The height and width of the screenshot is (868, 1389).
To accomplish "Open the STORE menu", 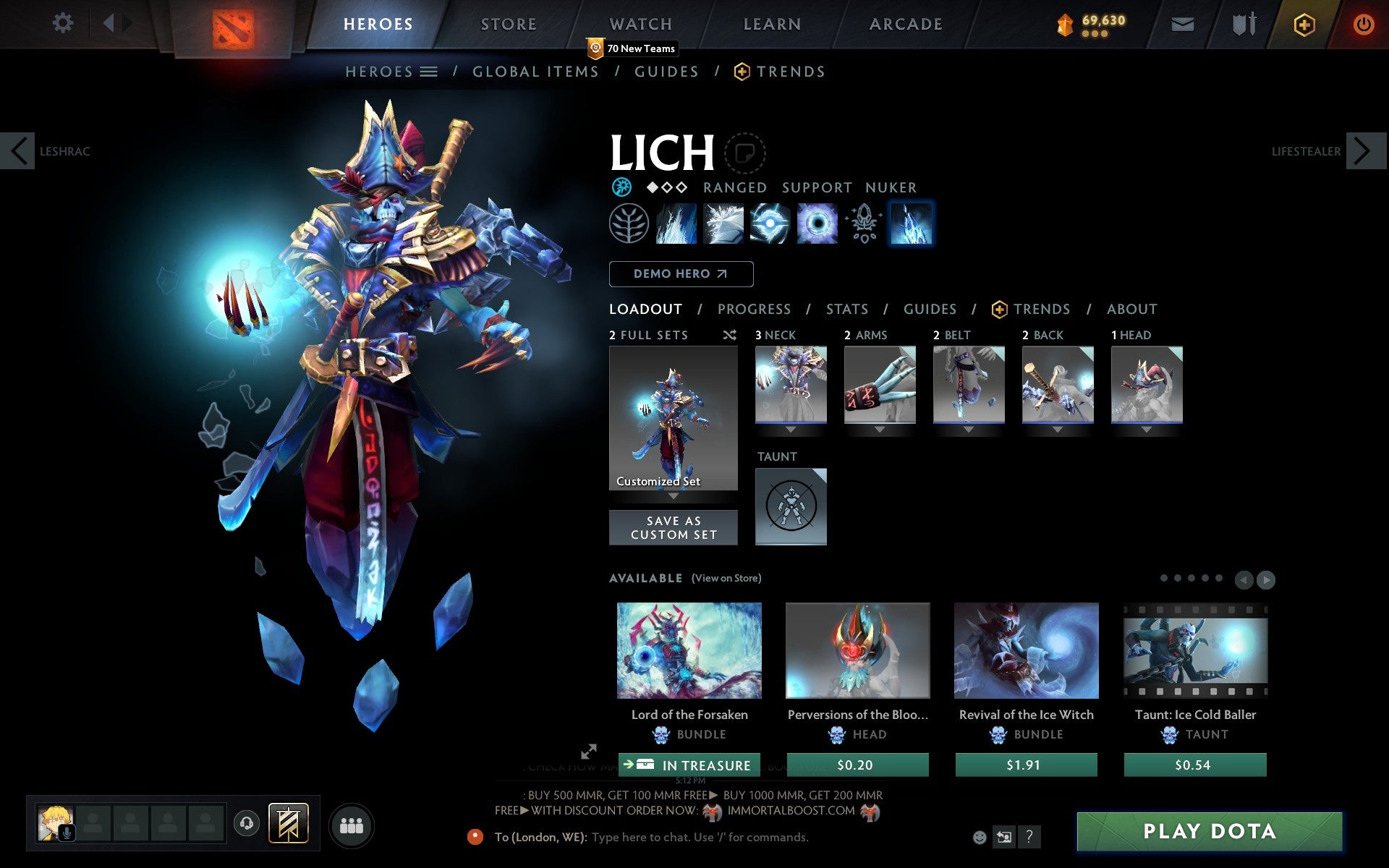I will point(508,24).
